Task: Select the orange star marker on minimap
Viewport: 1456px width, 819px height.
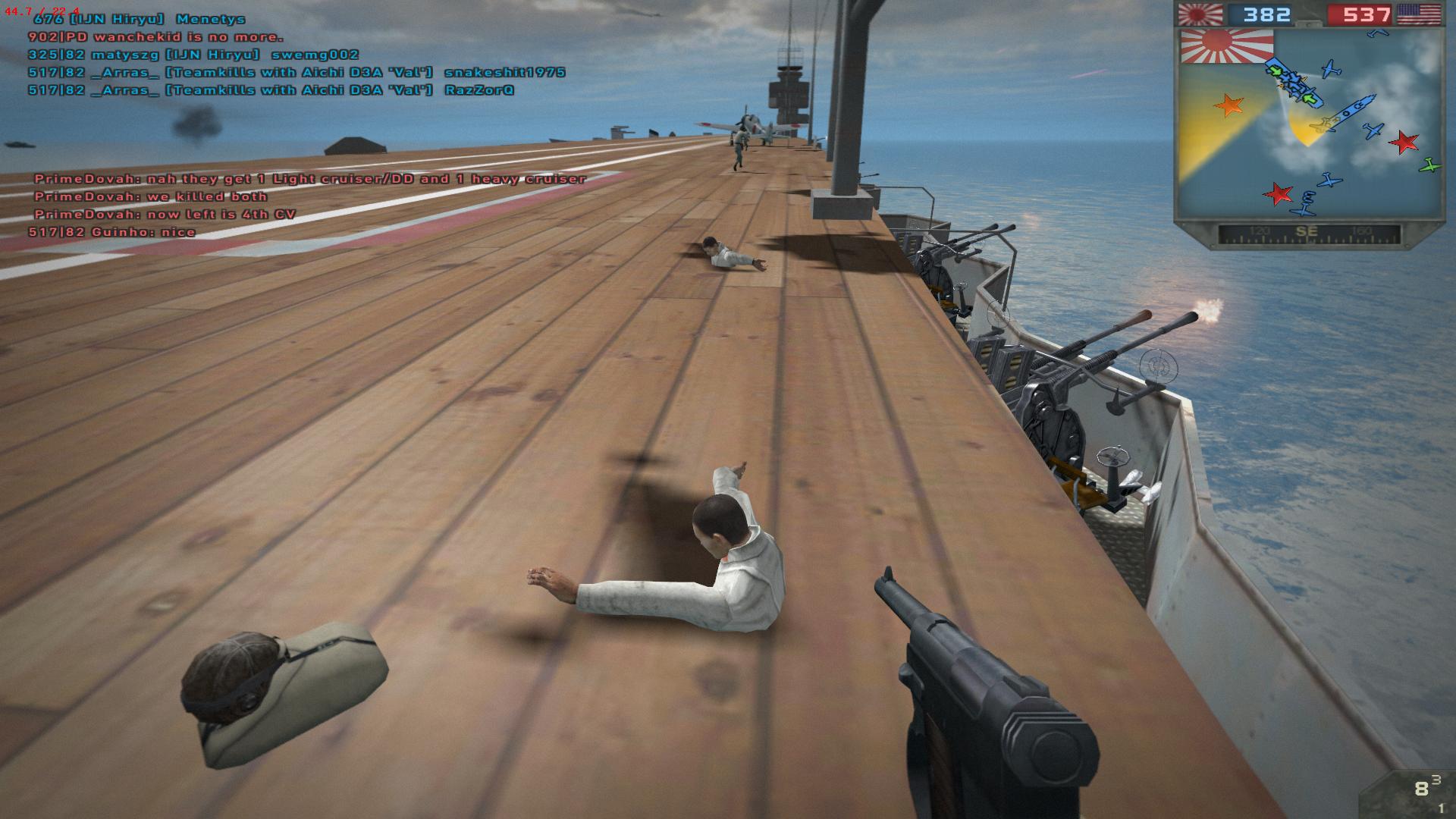Action: tap(1228, 105)
